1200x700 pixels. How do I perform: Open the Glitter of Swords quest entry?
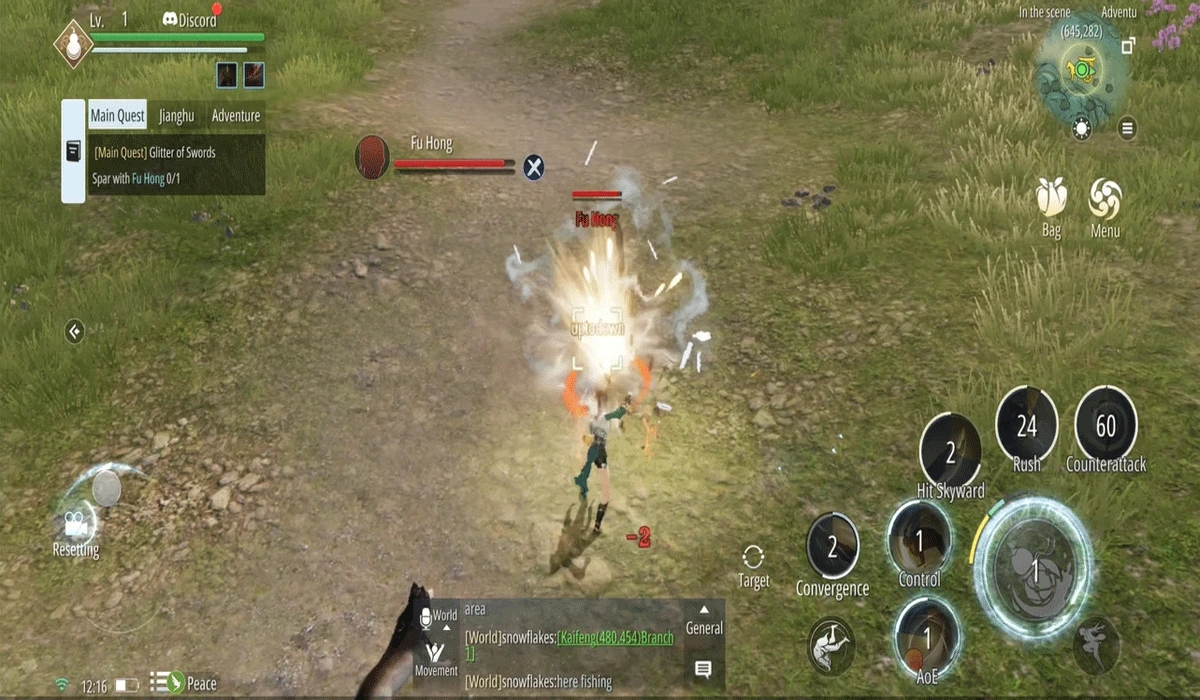click(x=155, y=153)
